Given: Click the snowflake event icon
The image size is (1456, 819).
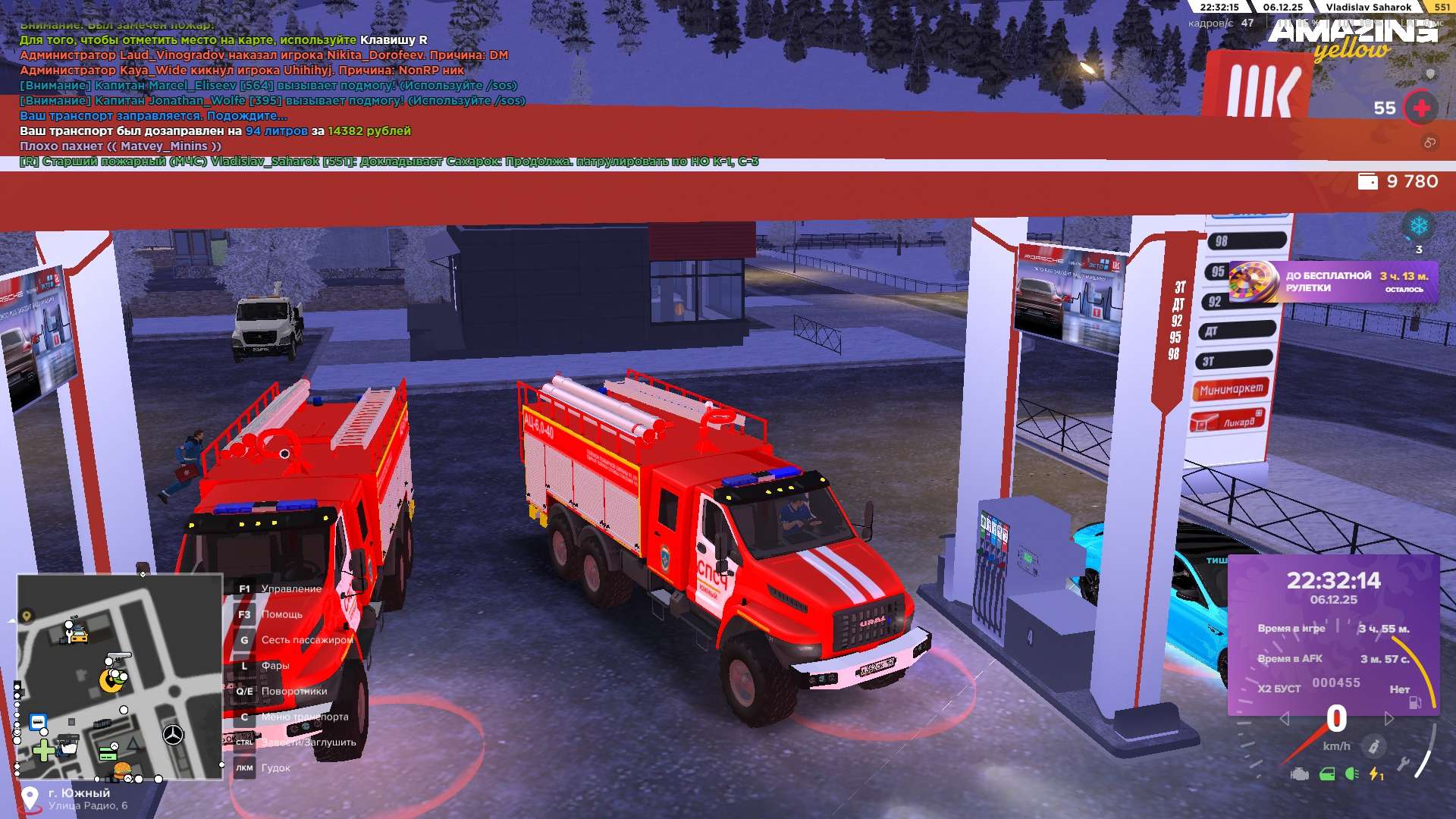Looking at the screenshot, I should click(1418, 226).
